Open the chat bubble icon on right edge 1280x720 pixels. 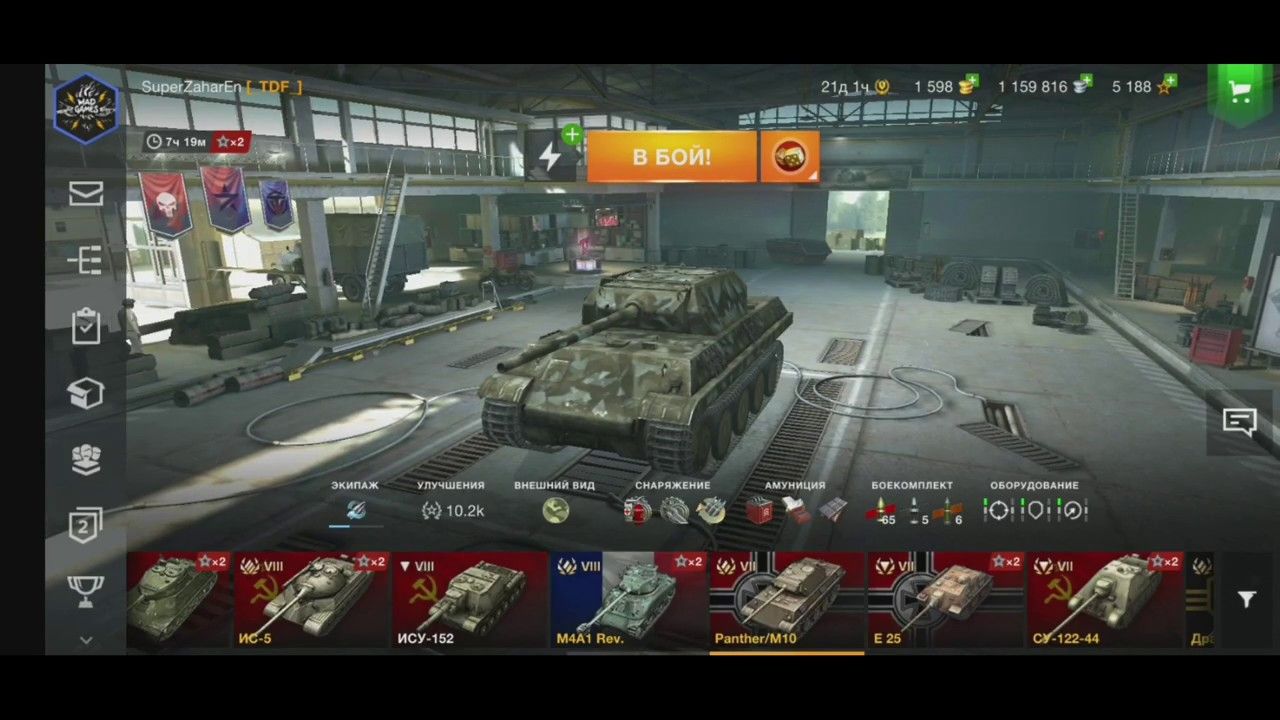1240,422
